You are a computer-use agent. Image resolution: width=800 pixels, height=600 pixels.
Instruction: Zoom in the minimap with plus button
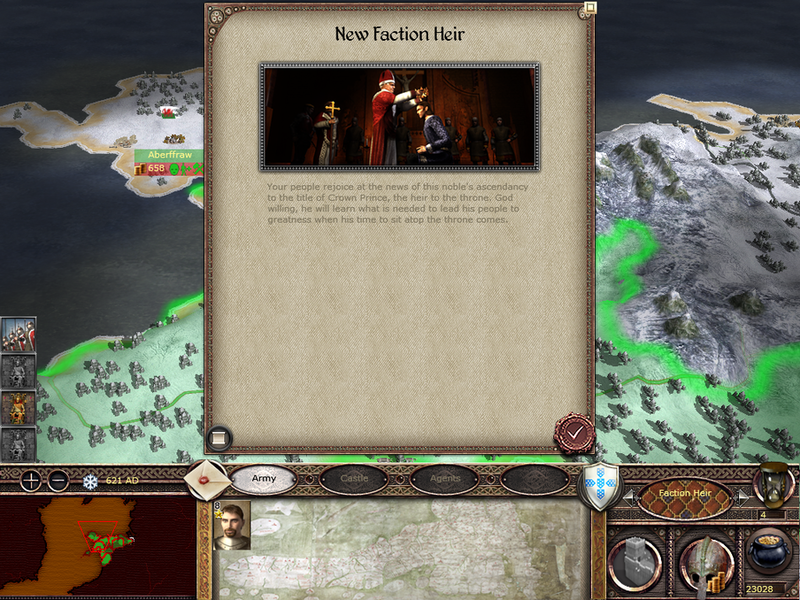click(x=32, y=480)
